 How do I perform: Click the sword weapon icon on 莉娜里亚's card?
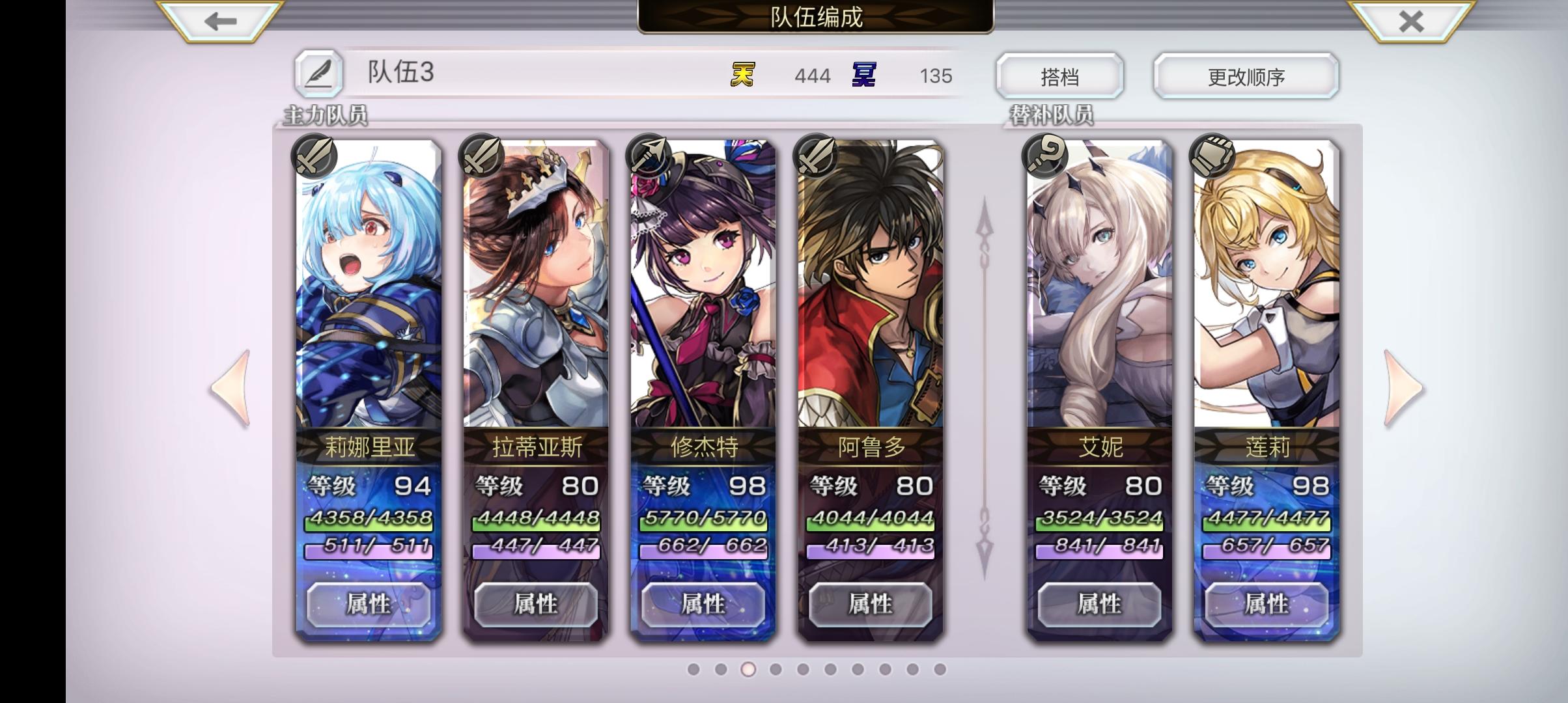[x=313, y=156]
